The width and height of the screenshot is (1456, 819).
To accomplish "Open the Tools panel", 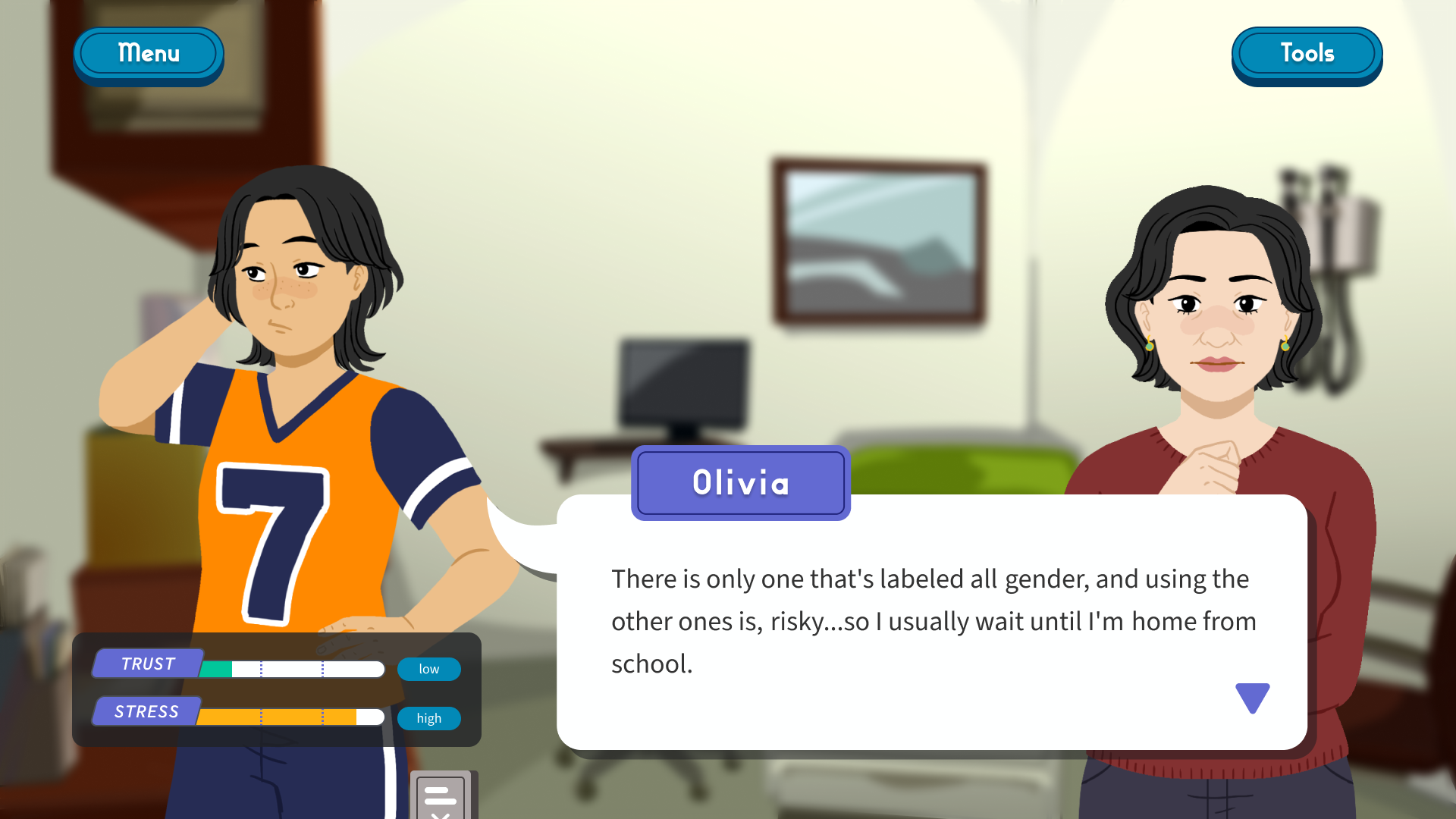I will (x=1306, y=54).
